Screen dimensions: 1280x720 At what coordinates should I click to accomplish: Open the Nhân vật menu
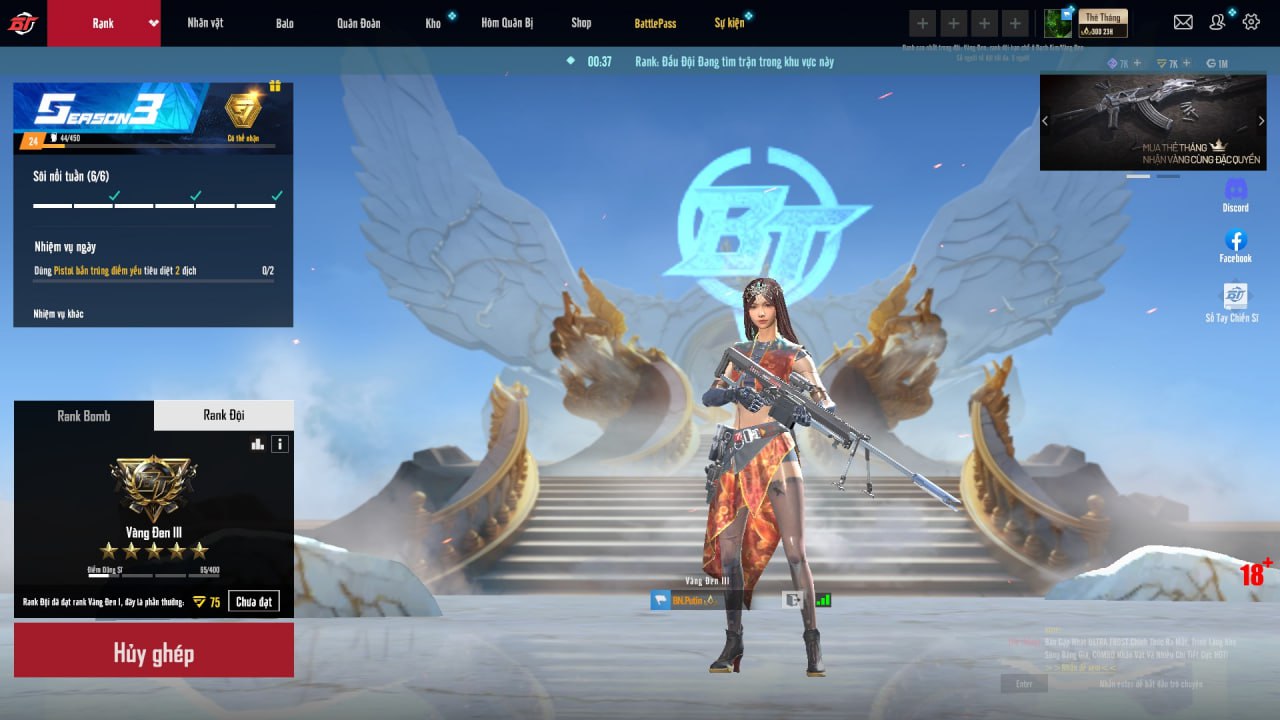tap(205, 23)
